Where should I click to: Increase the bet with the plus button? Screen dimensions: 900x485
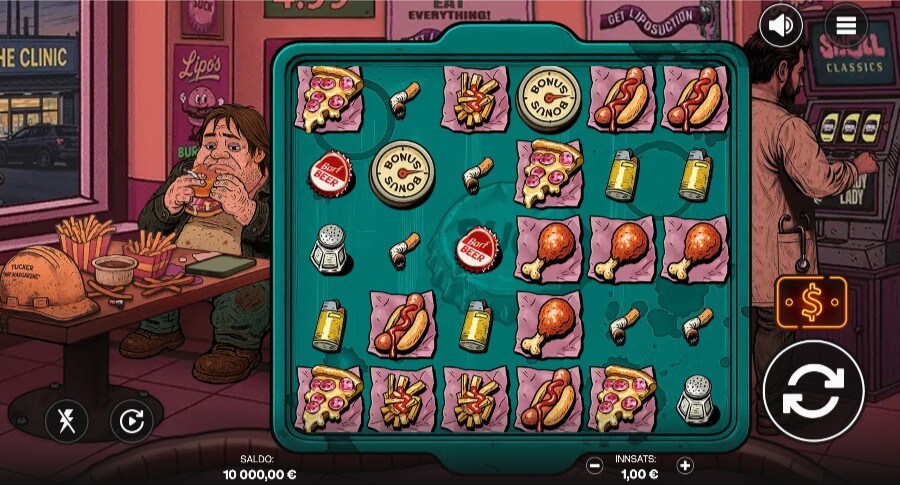685,465
